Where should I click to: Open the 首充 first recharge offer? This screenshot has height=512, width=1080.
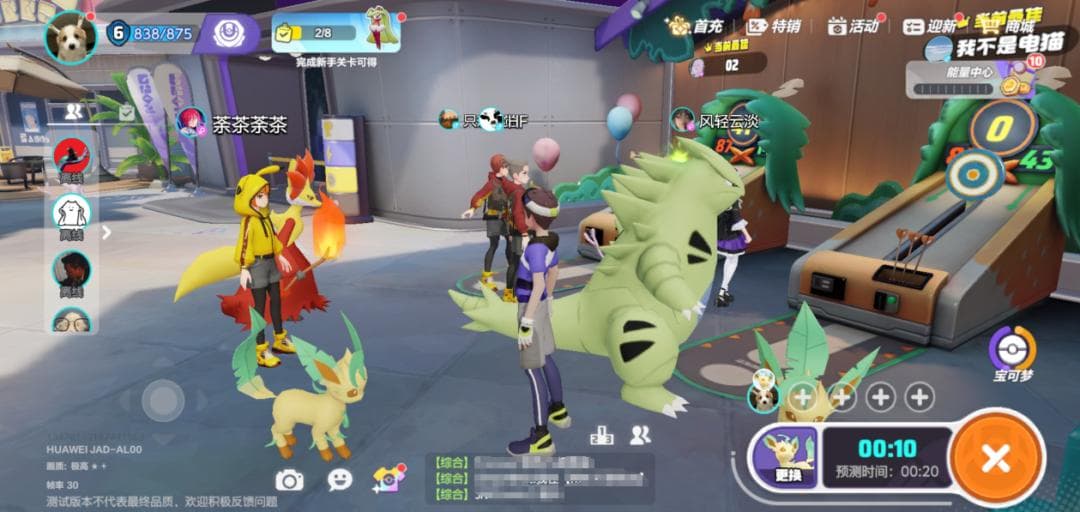(x=695, y=26)
